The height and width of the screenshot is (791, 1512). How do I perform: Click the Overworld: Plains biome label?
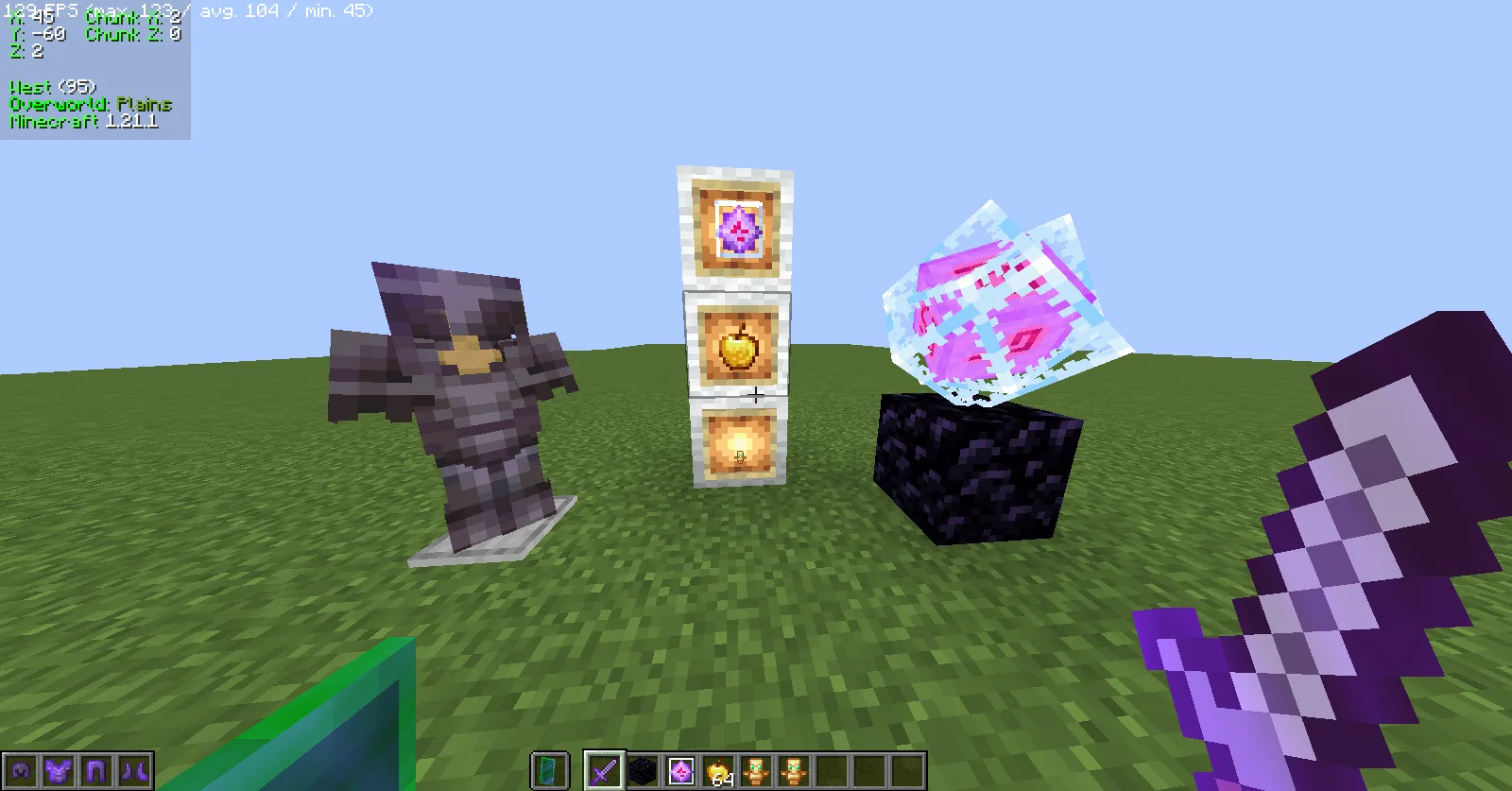pyautogui.click(x=89, y=104)
